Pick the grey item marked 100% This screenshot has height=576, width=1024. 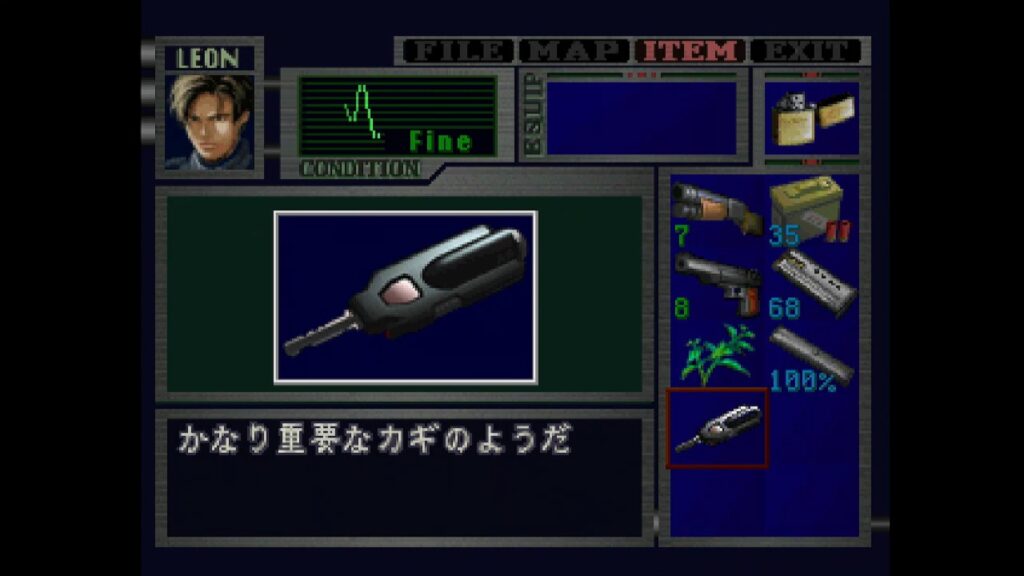[x=810, y=356]
